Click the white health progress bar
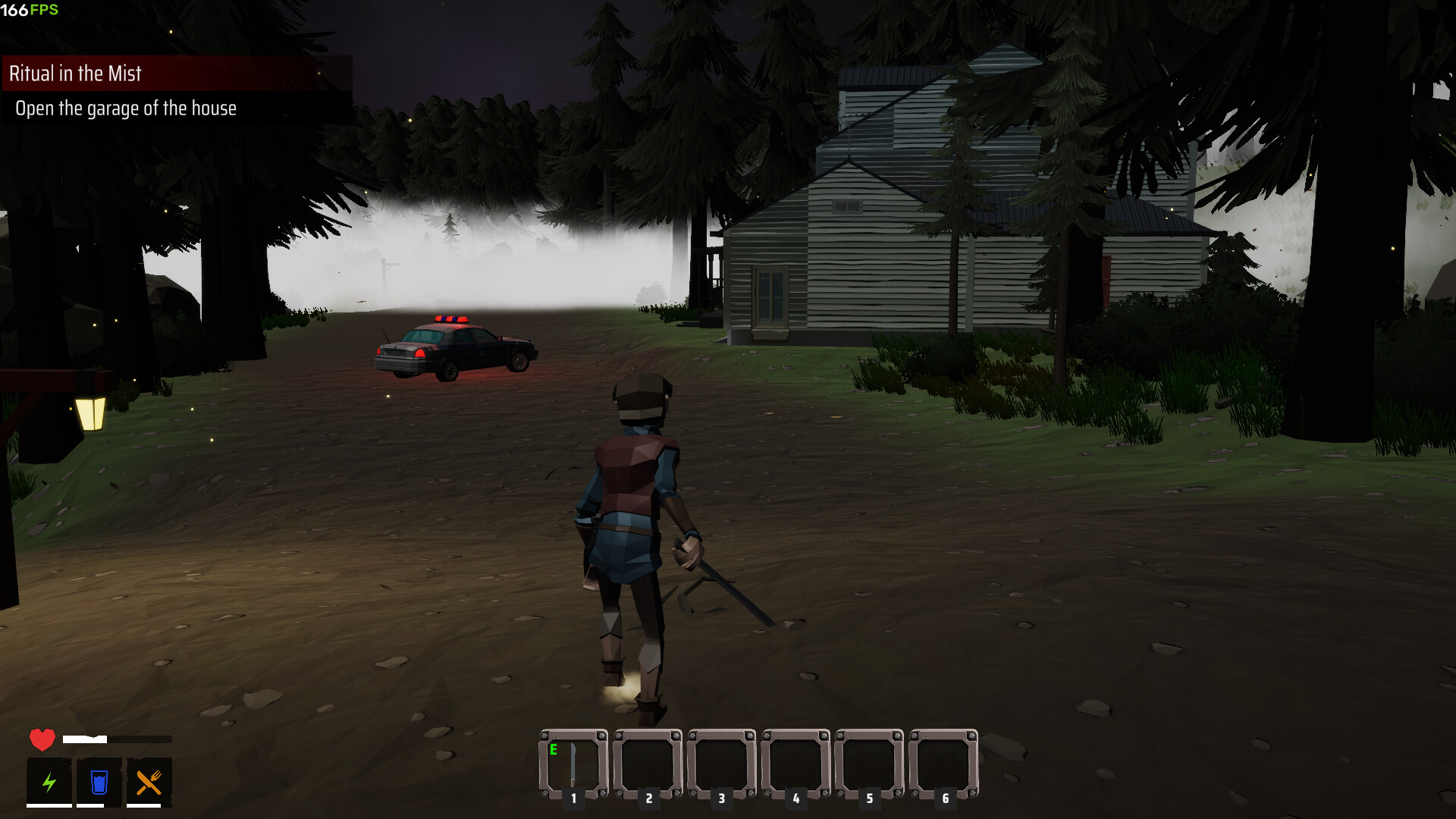This screenshot has width=1456, height=819. pos(84,739)
